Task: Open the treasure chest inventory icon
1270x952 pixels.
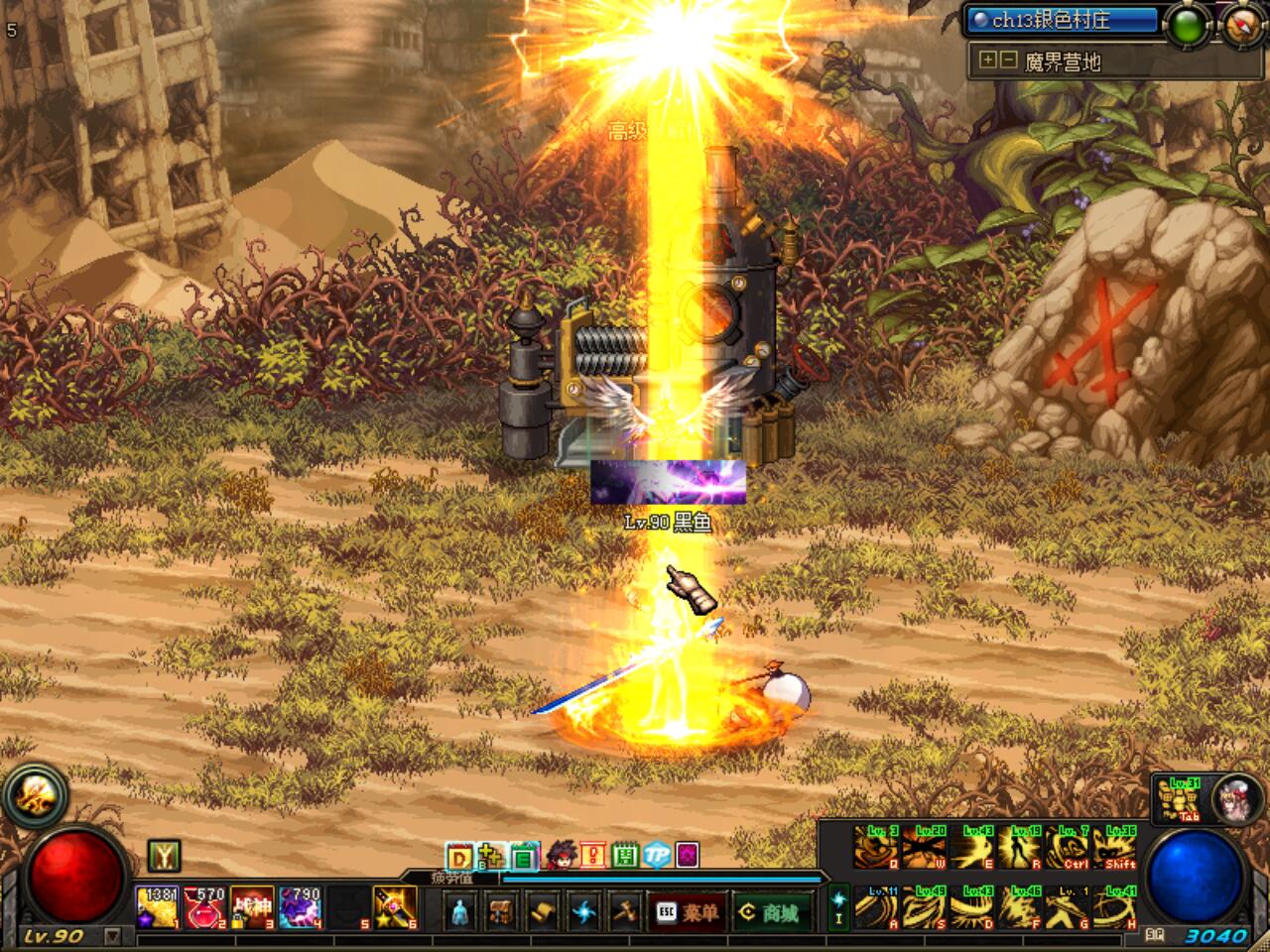Action: tap(501, 911)
